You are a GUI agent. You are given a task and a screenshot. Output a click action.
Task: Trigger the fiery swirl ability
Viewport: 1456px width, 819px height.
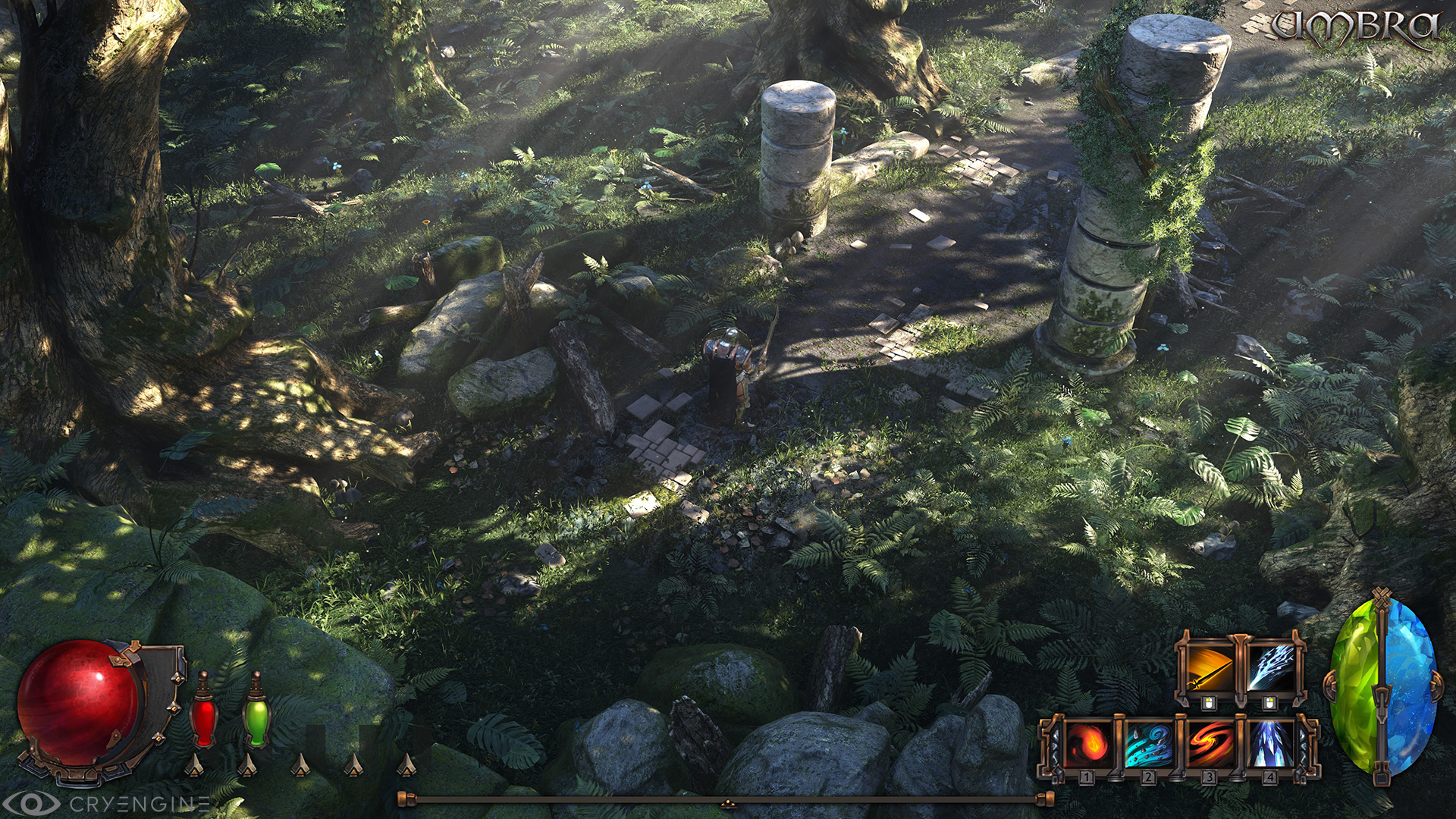[x=1209, y=743]
